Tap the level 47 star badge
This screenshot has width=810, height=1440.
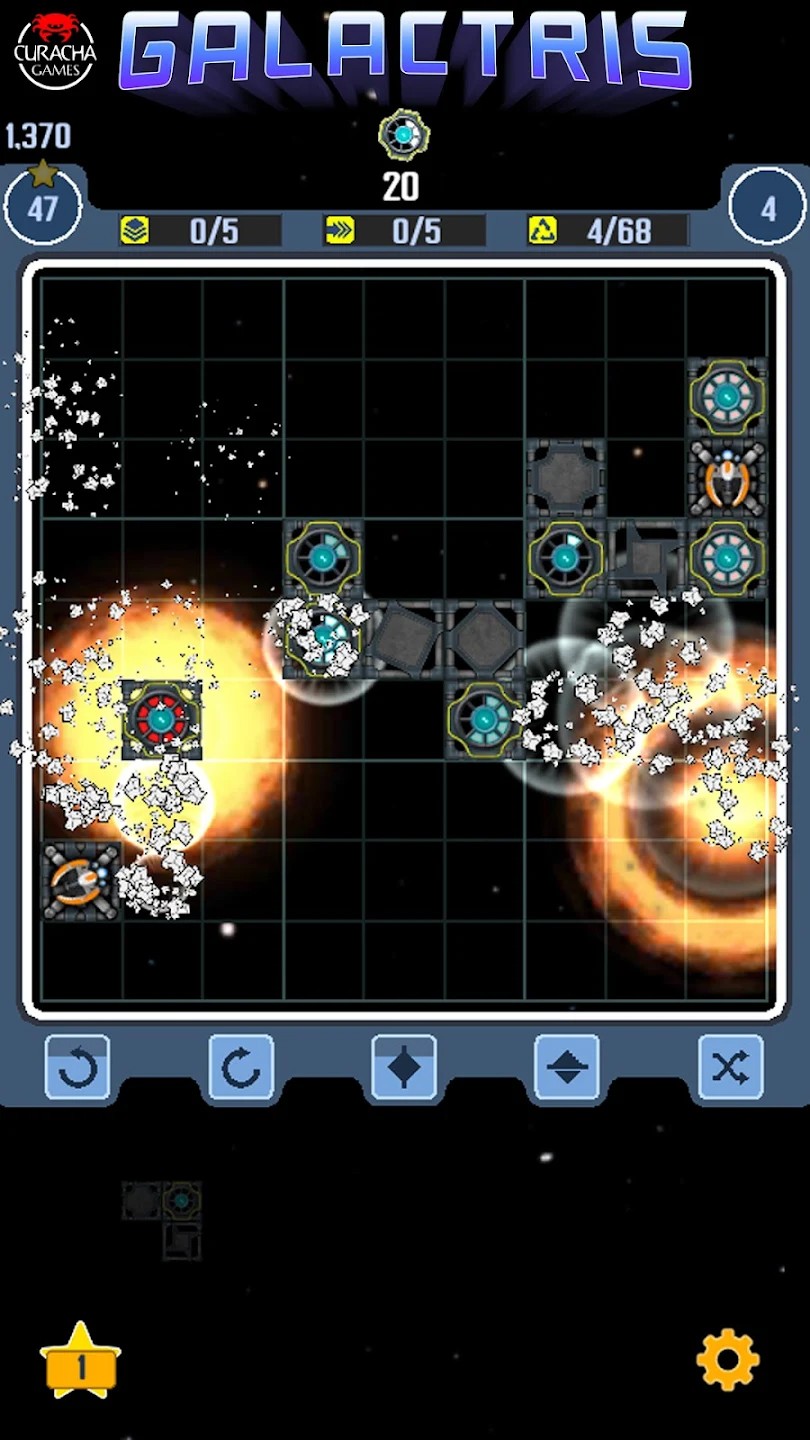pyautogui.click(x=43, y=205)
